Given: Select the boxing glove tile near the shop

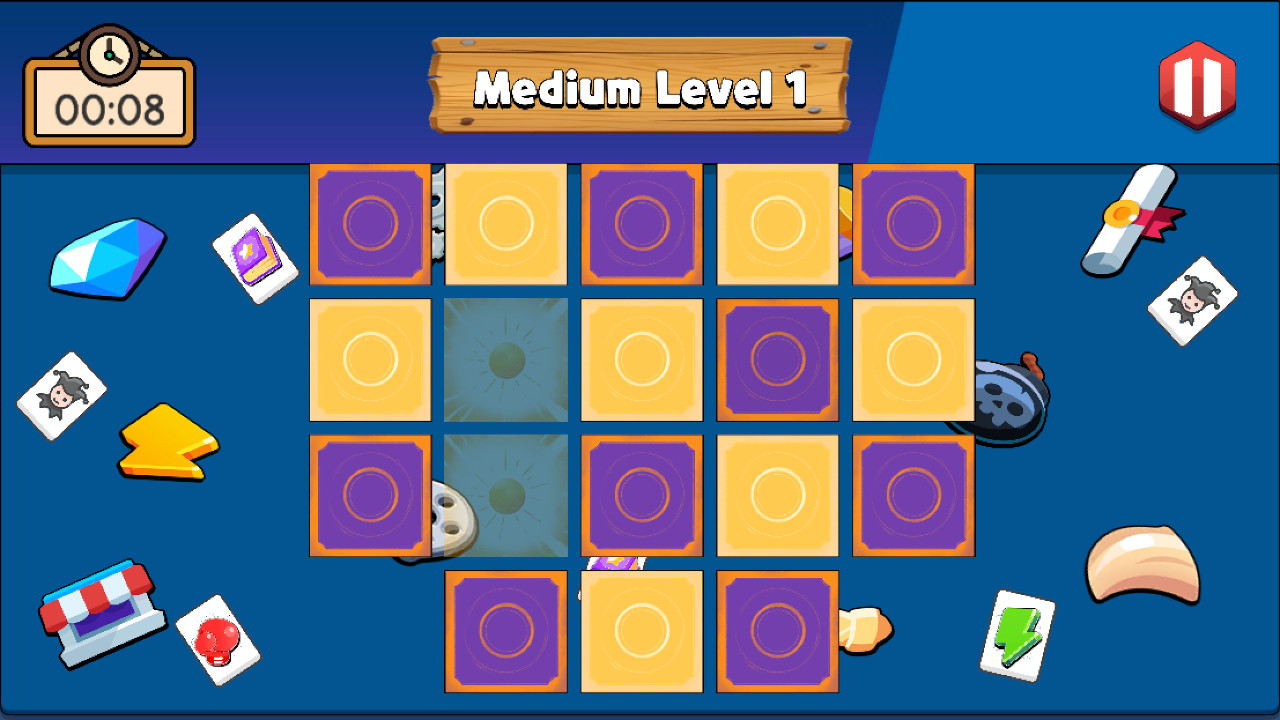Looking at the screenshot, I should tap(219, 636).
